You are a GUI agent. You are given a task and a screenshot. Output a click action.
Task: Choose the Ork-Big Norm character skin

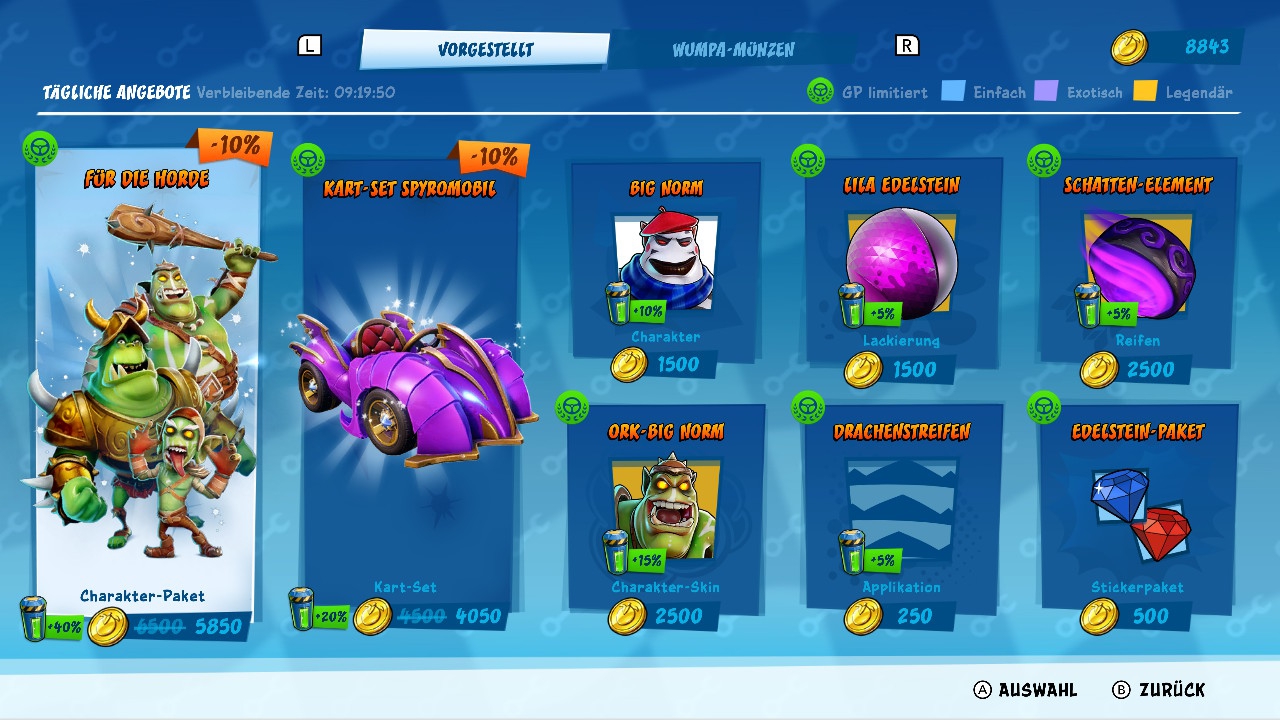click(x=666, y=508)
